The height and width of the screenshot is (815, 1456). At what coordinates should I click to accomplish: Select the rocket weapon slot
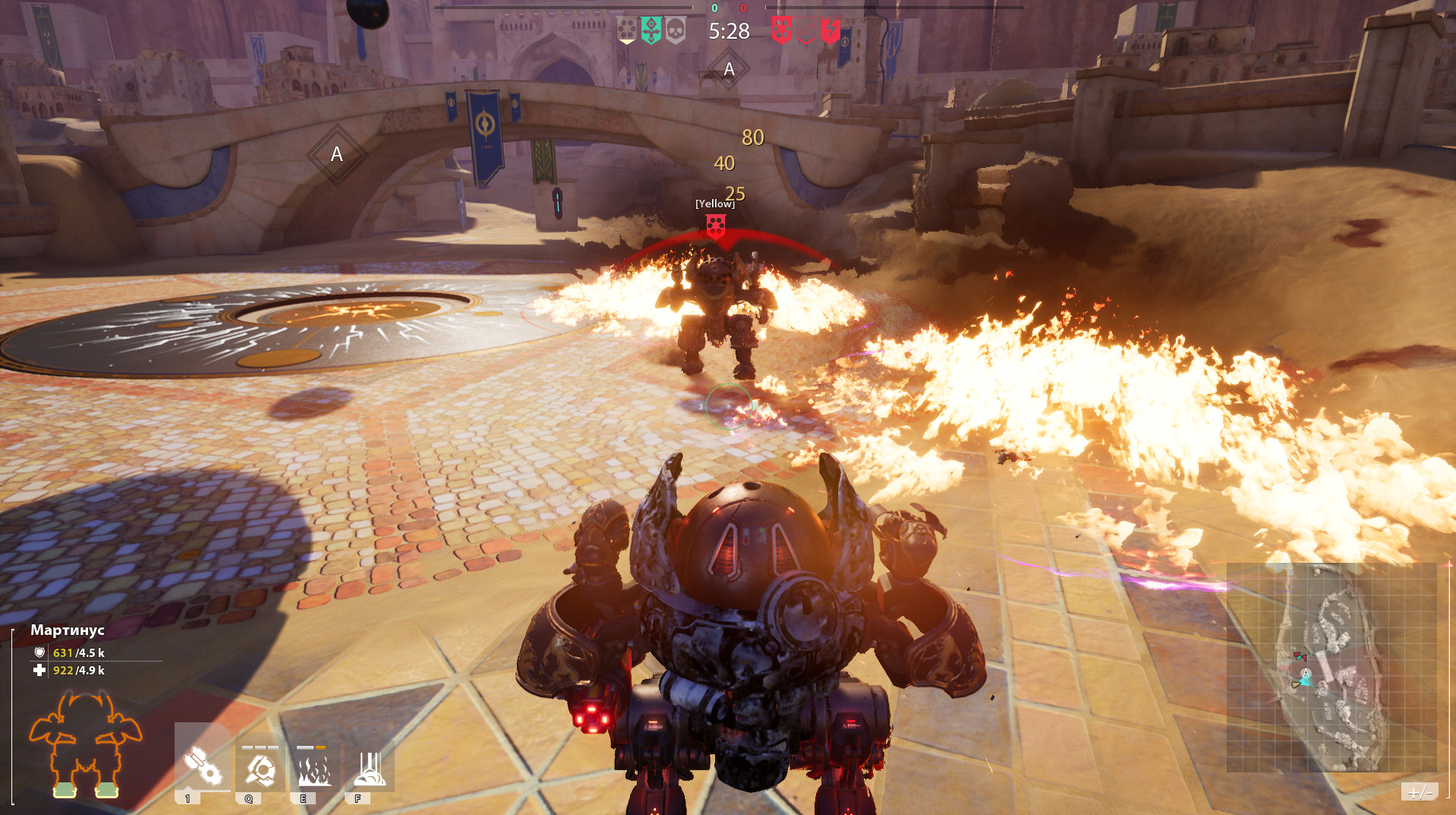point(202,764)
